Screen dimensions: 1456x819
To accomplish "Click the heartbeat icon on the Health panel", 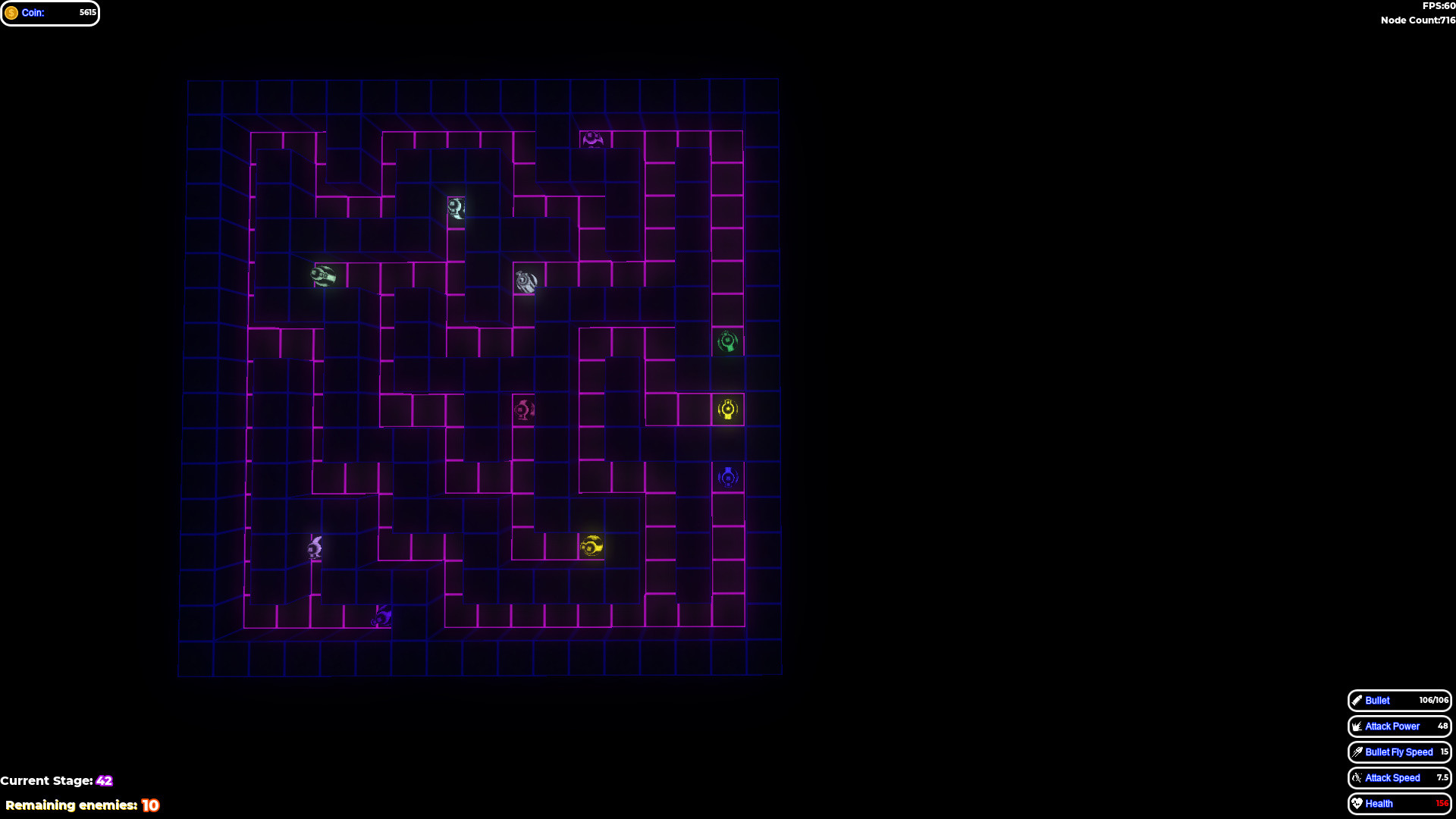I will click(1357, 803).
